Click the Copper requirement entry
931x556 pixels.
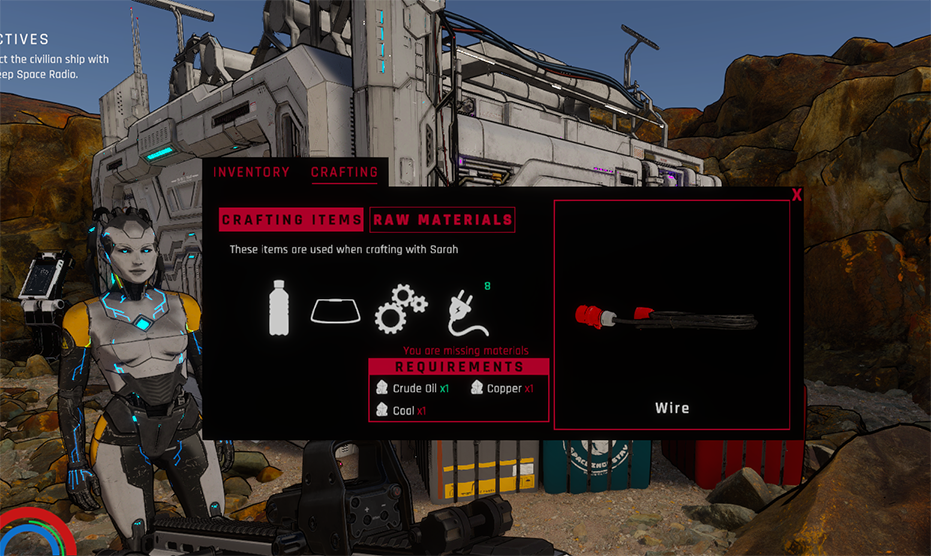pyautogui.click(x=502, y=388)
